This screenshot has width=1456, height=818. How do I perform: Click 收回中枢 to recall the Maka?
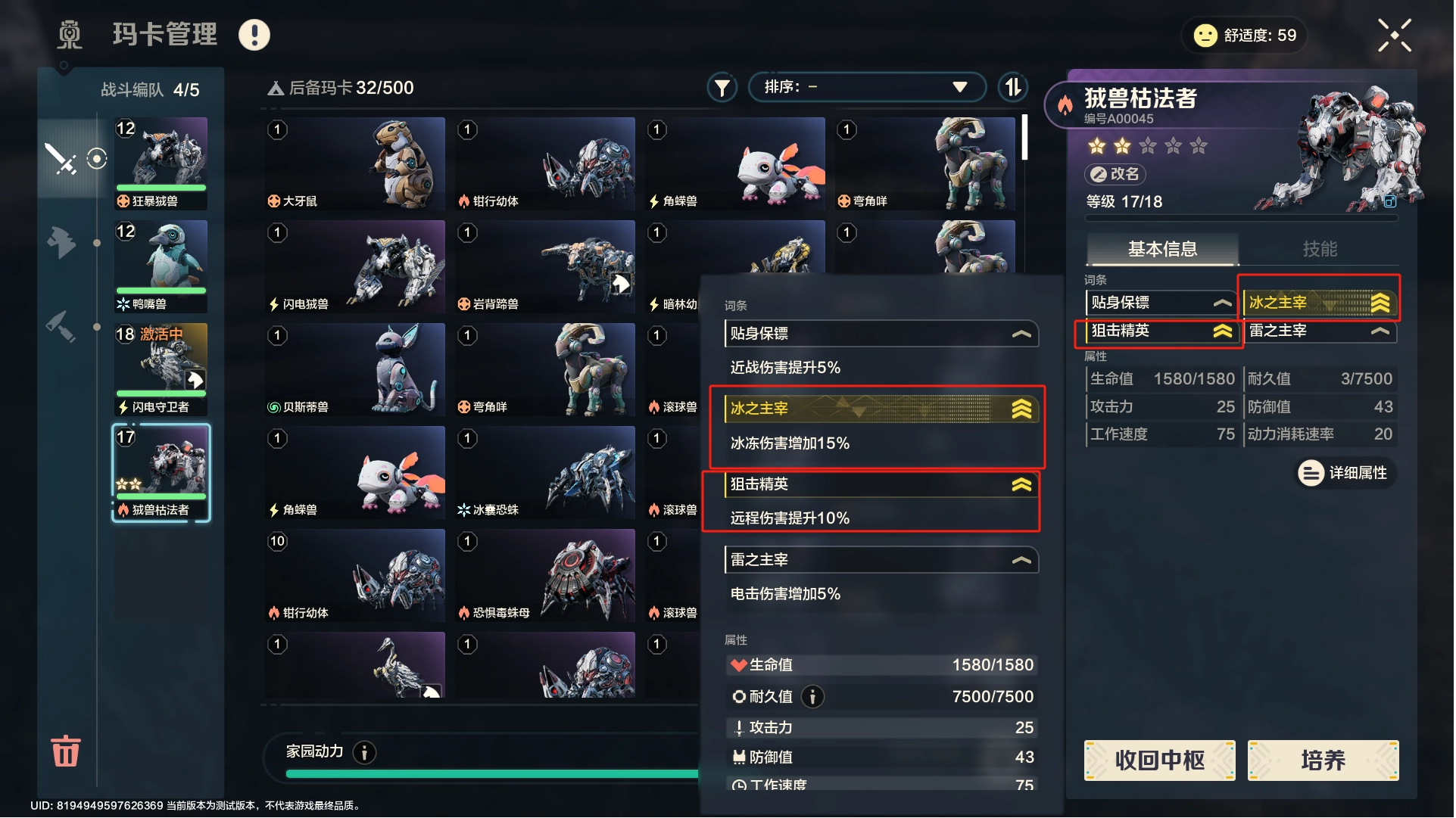pos(1159,760)
